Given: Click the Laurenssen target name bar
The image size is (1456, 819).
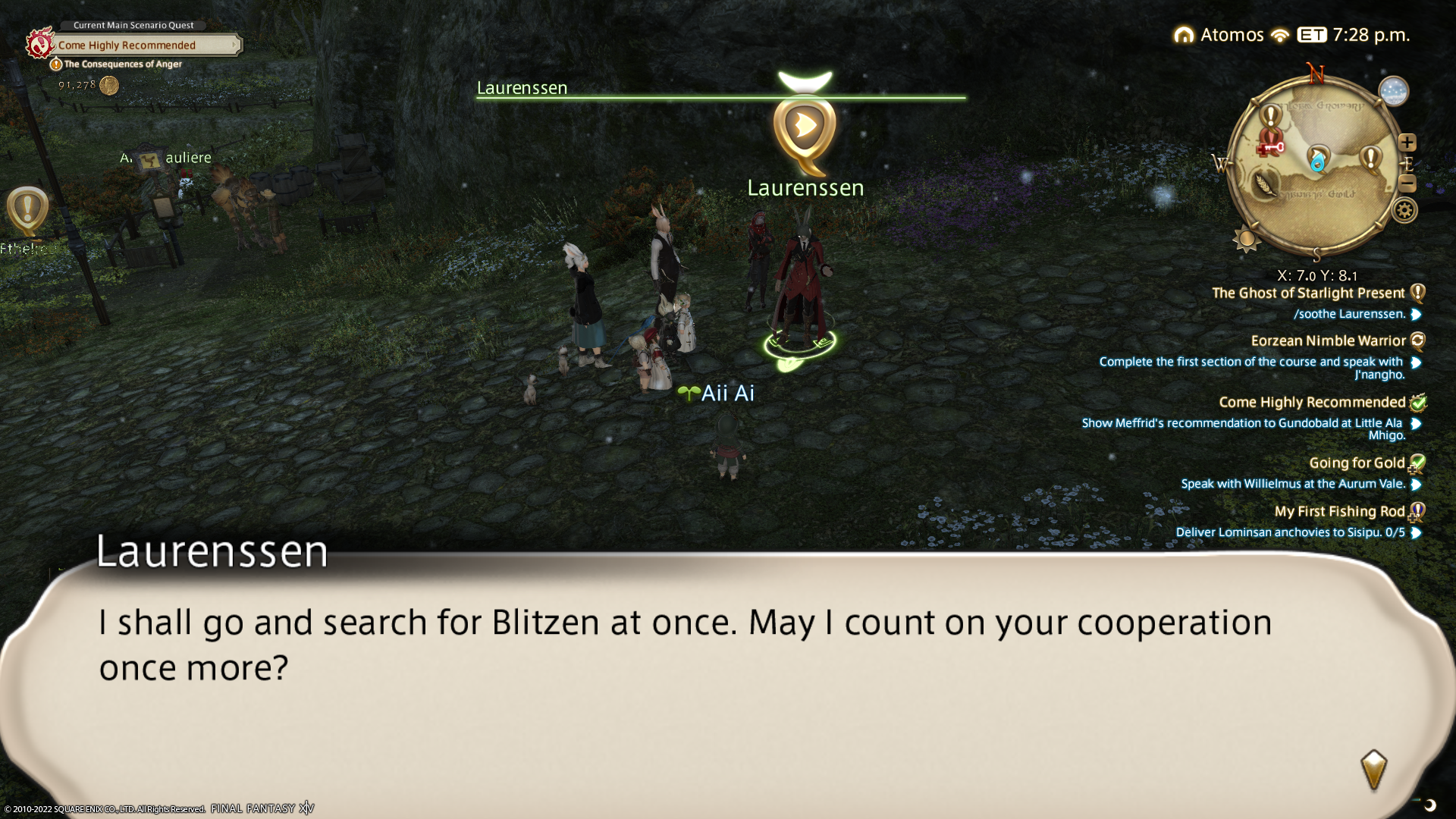Looking at the screenshot, I should tap(720, 89).
